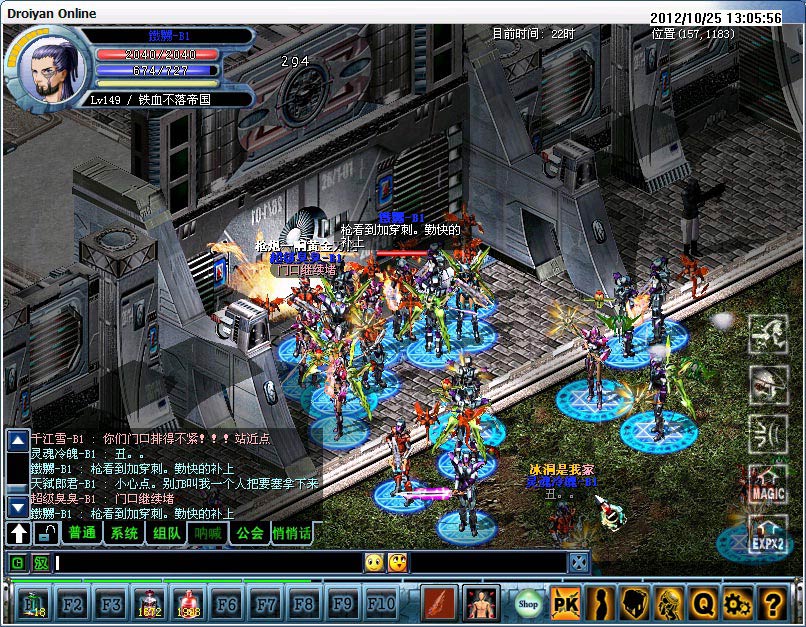Switch to the 系统 chat tab
This screenshot has height=627, width=806.
124,533
